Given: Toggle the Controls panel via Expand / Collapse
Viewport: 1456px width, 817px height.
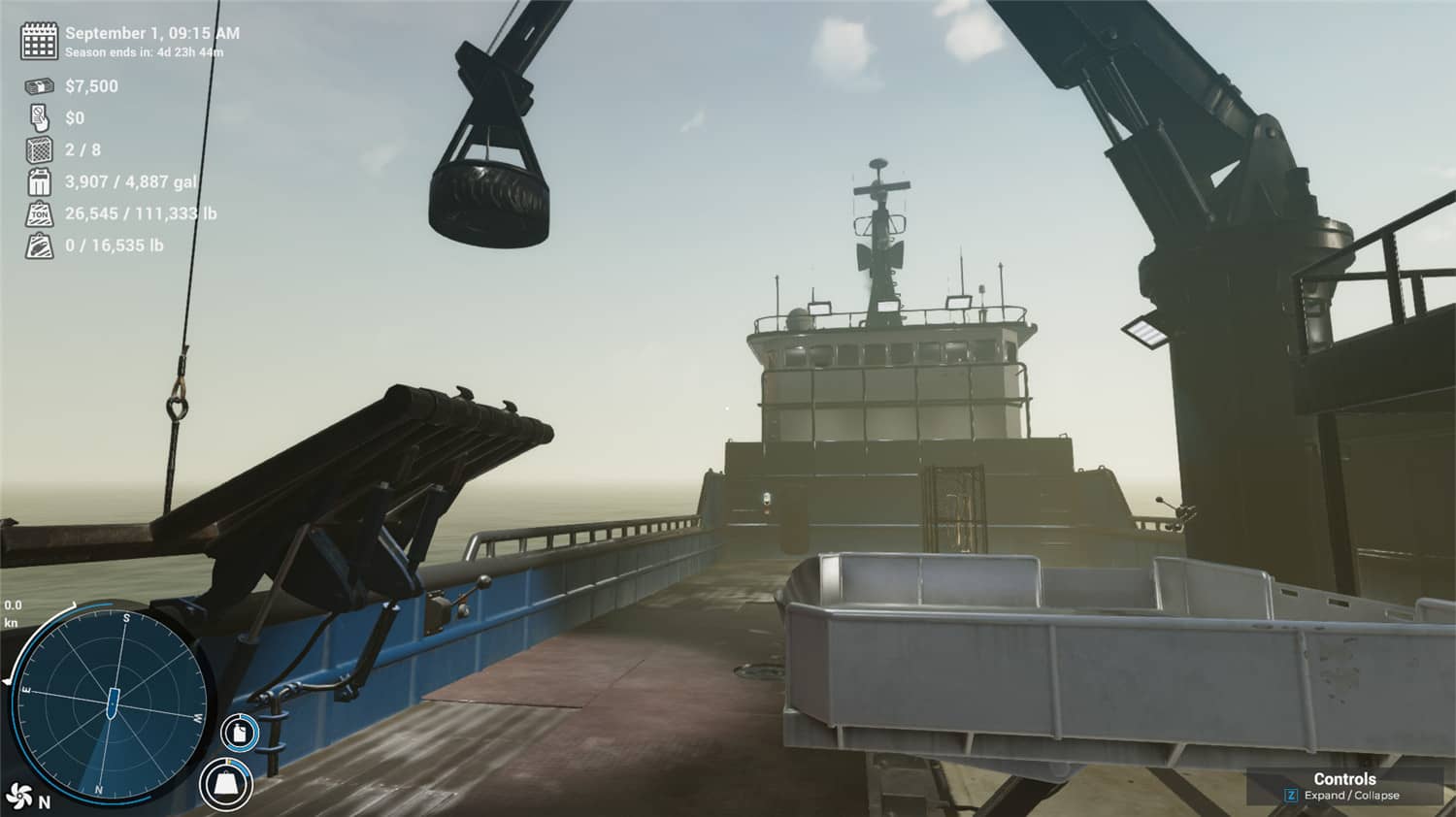Looking at the screenshot, I should (1351, 796).
